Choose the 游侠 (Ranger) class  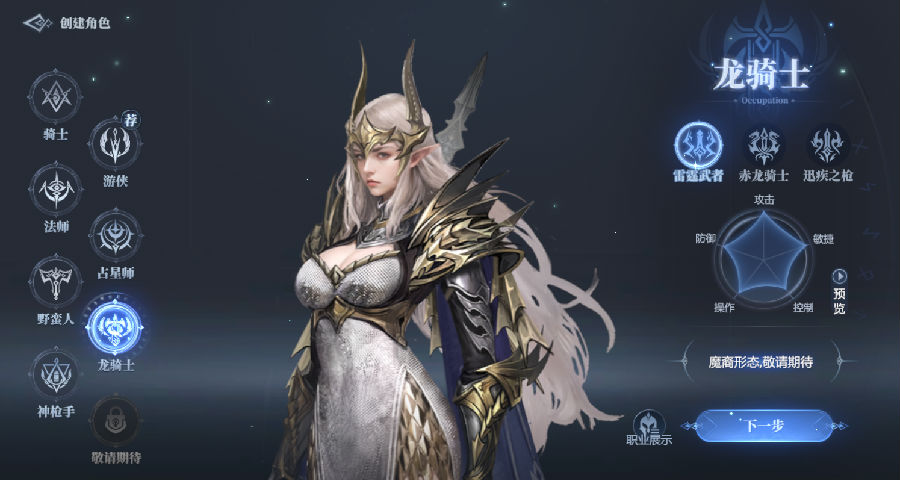tap(116, 144)
